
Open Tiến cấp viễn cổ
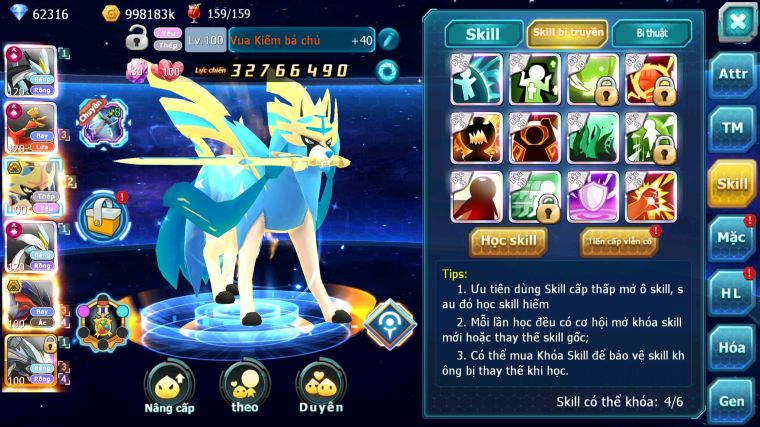(619, 241)
